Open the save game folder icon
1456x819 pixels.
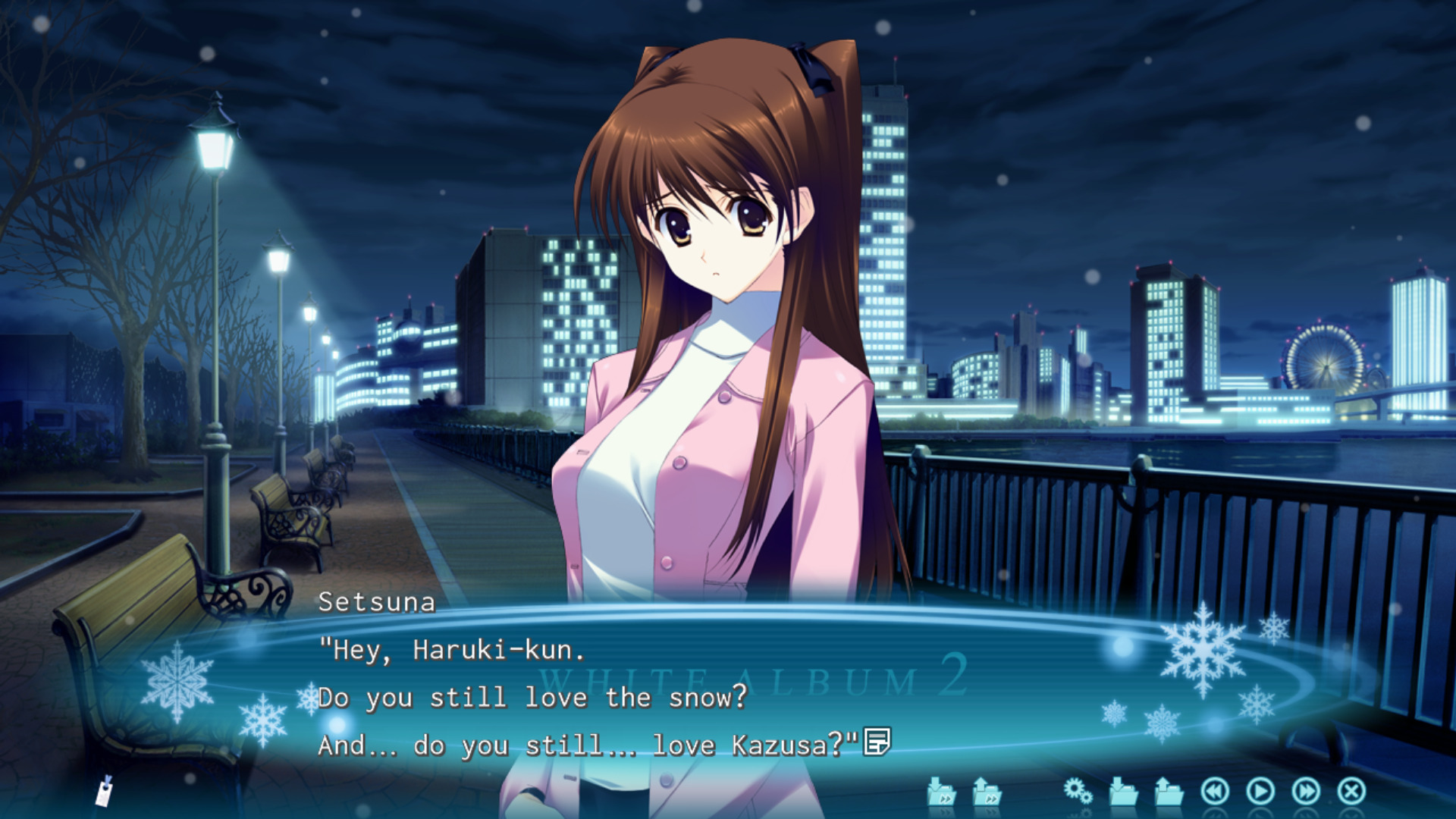point(1123,792)
